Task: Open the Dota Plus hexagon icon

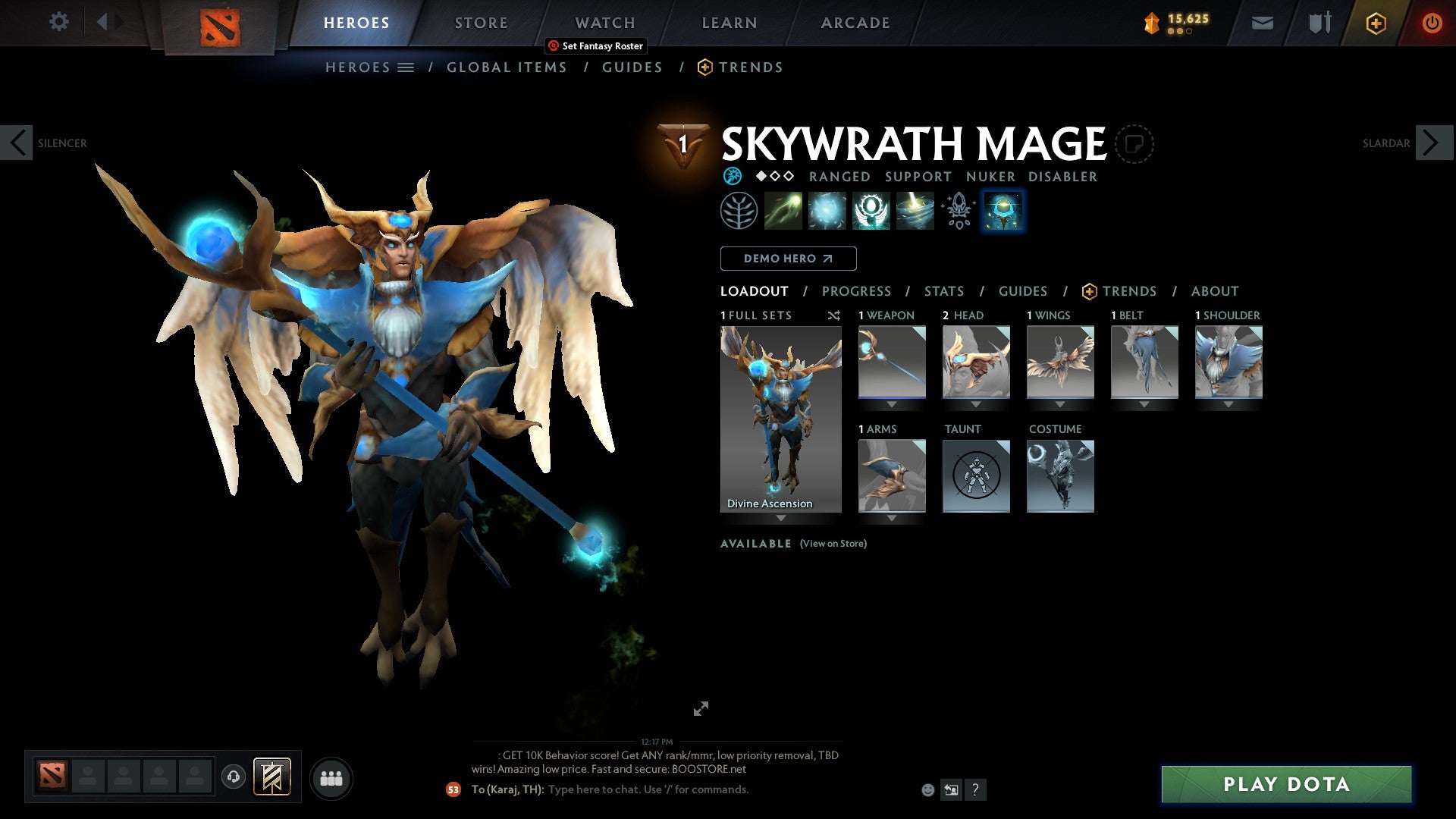Action: click(x=1375, y=23)
